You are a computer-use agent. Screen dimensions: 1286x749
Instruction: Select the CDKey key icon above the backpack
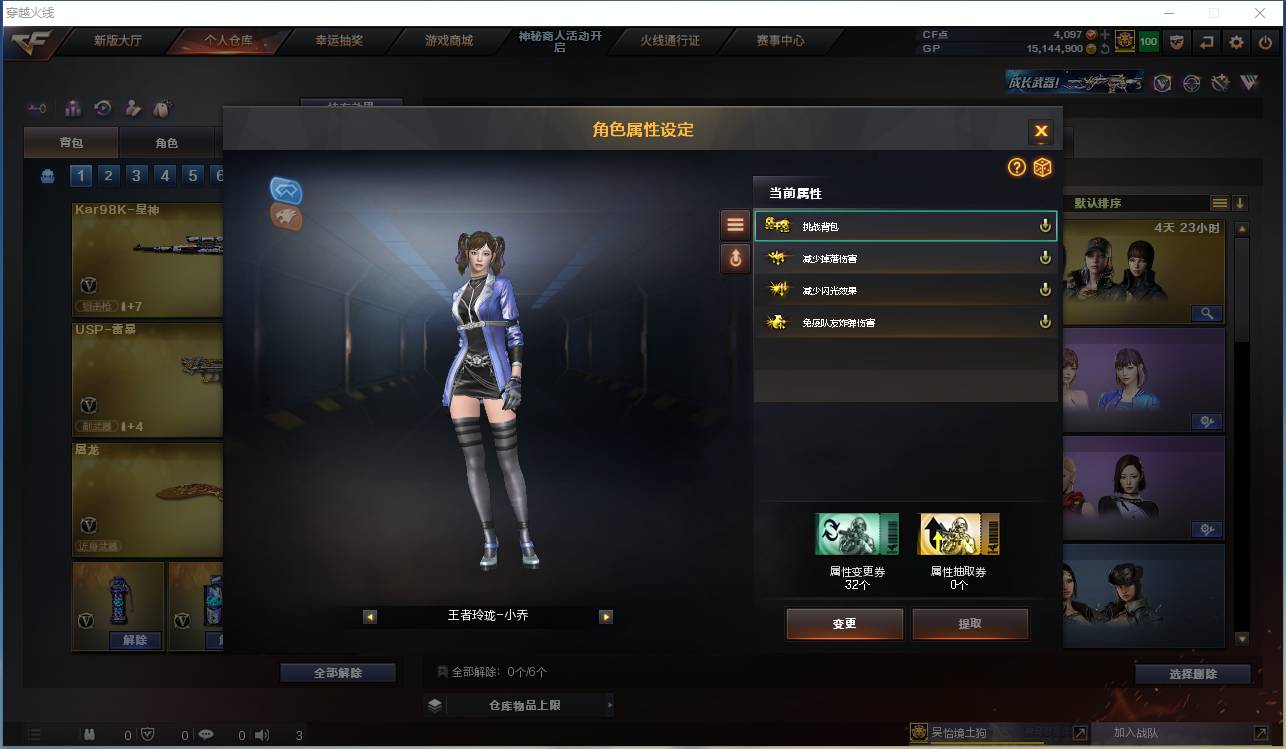pos(37,108)
